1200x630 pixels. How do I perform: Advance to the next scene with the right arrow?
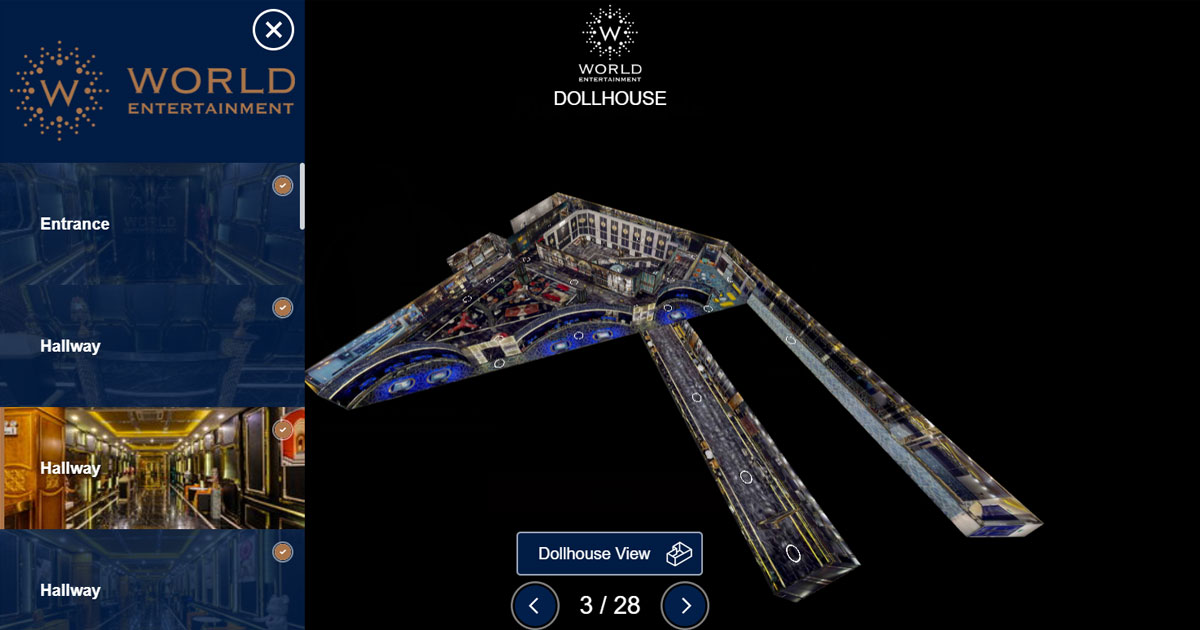pyautogui.click(x=685, y=605)
